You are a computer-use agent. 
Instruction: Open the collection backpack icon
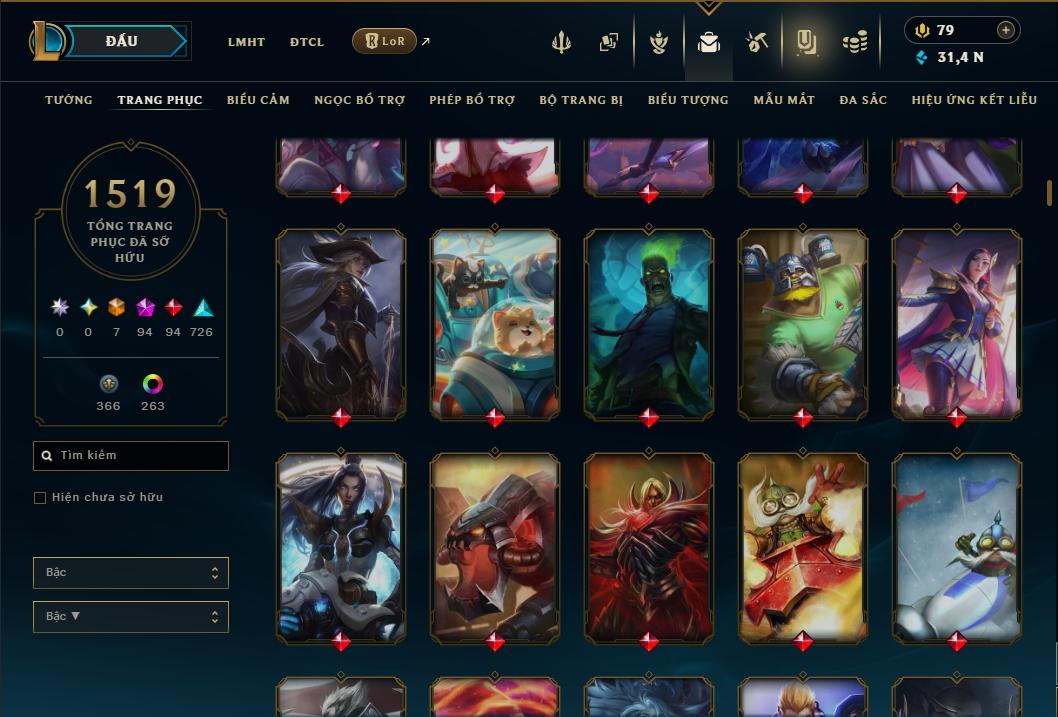(x=709, y=42)
